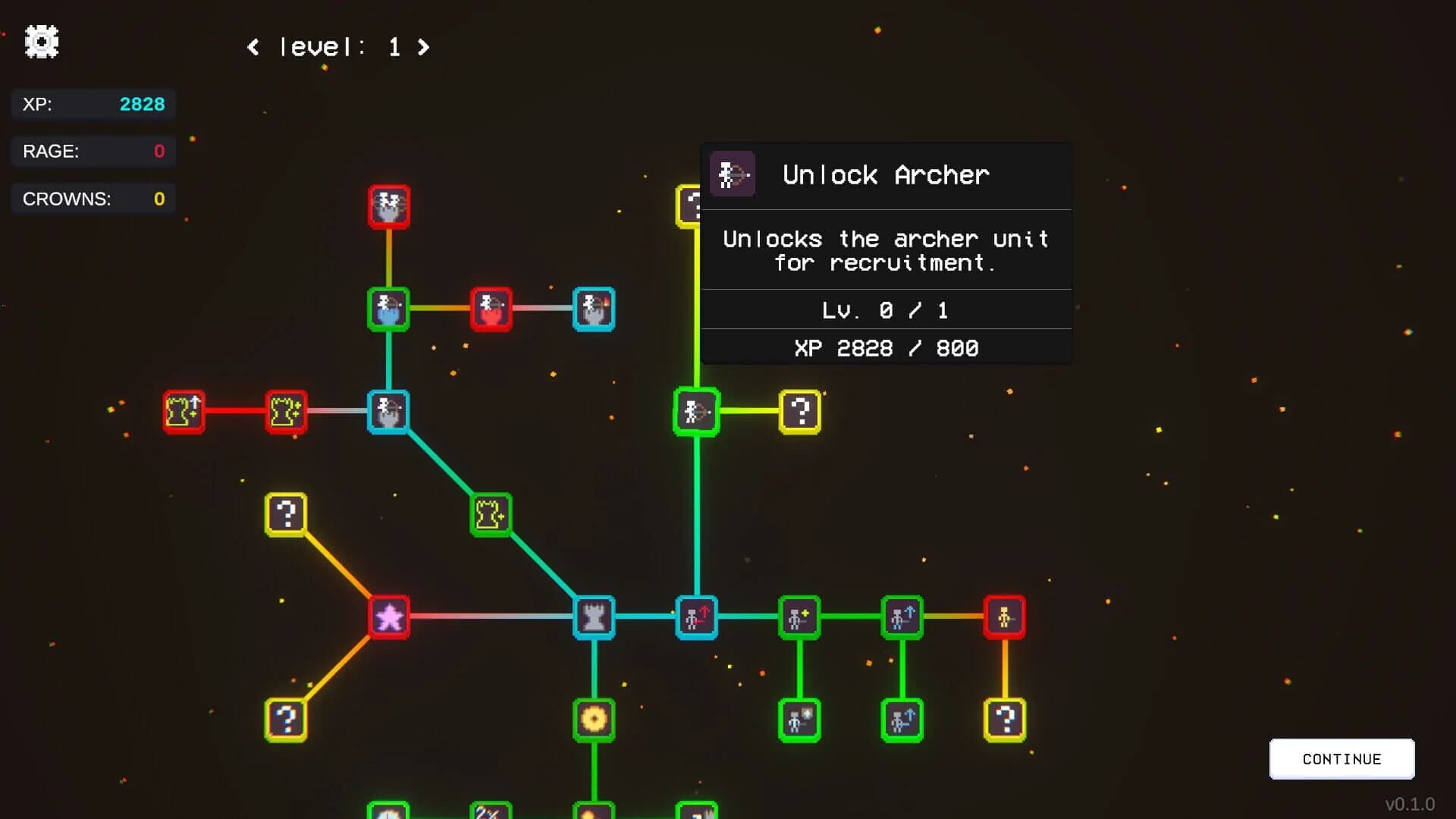This screenshot has width=1456, height=819.
Task: Click the left arrow to view the previous level
Action: pos(255,47)
